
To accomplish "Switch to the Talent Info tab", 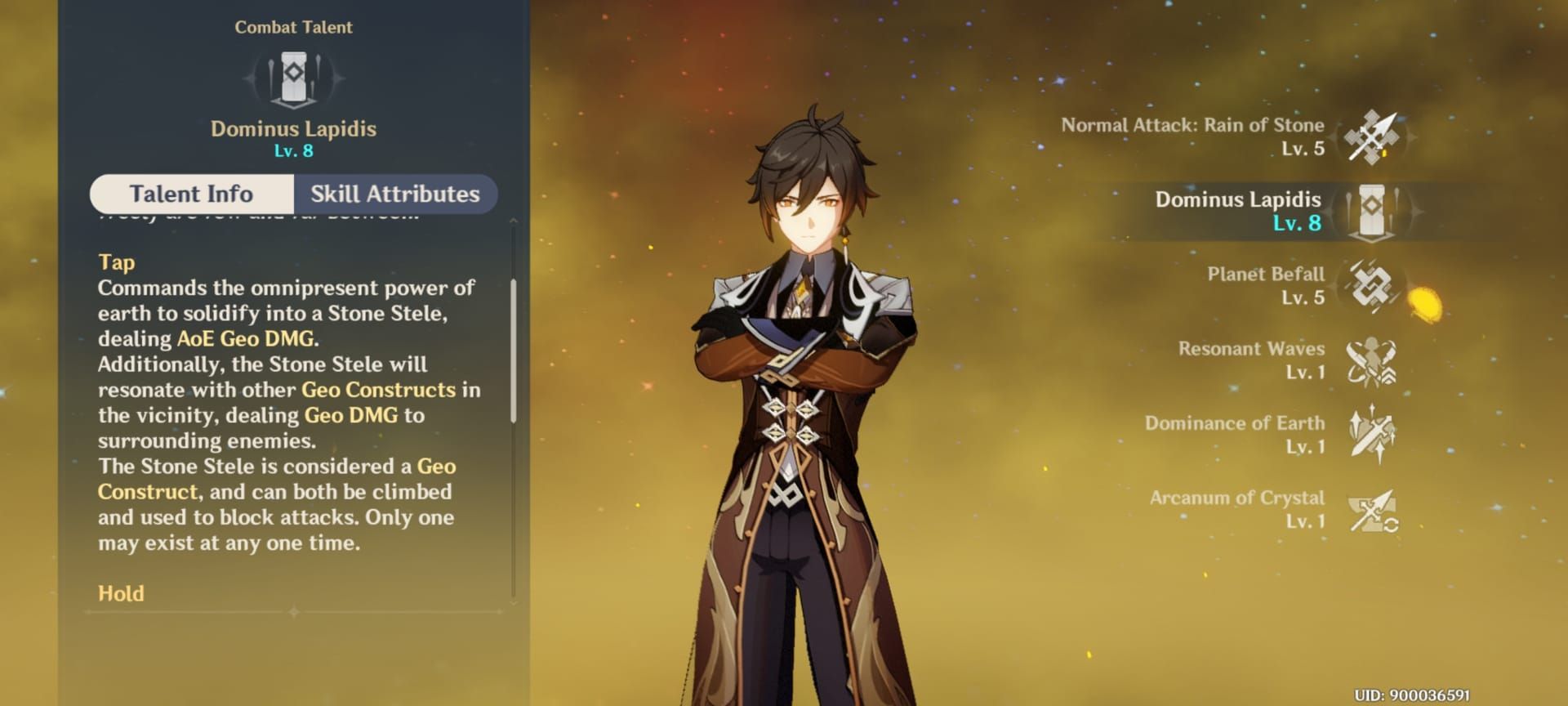I will pos(191,194).
